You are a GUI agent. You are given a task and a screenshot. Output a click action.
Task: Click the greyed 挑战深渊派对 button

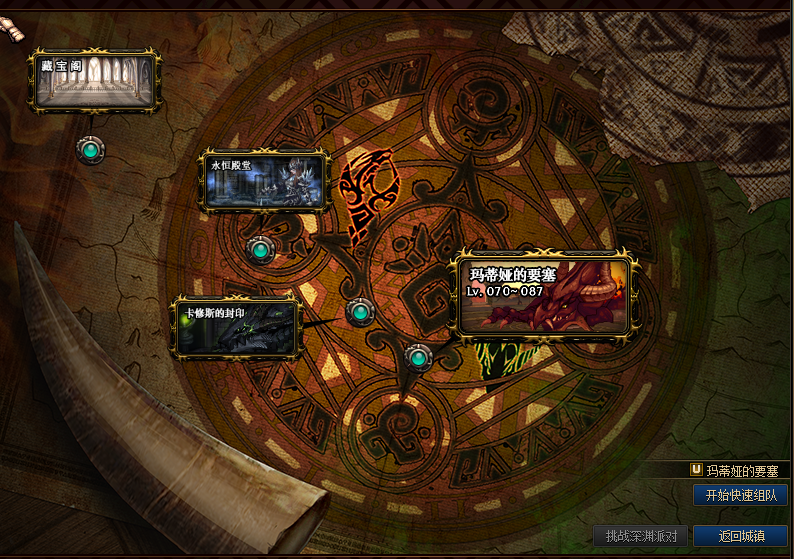(x=641, y=536)
